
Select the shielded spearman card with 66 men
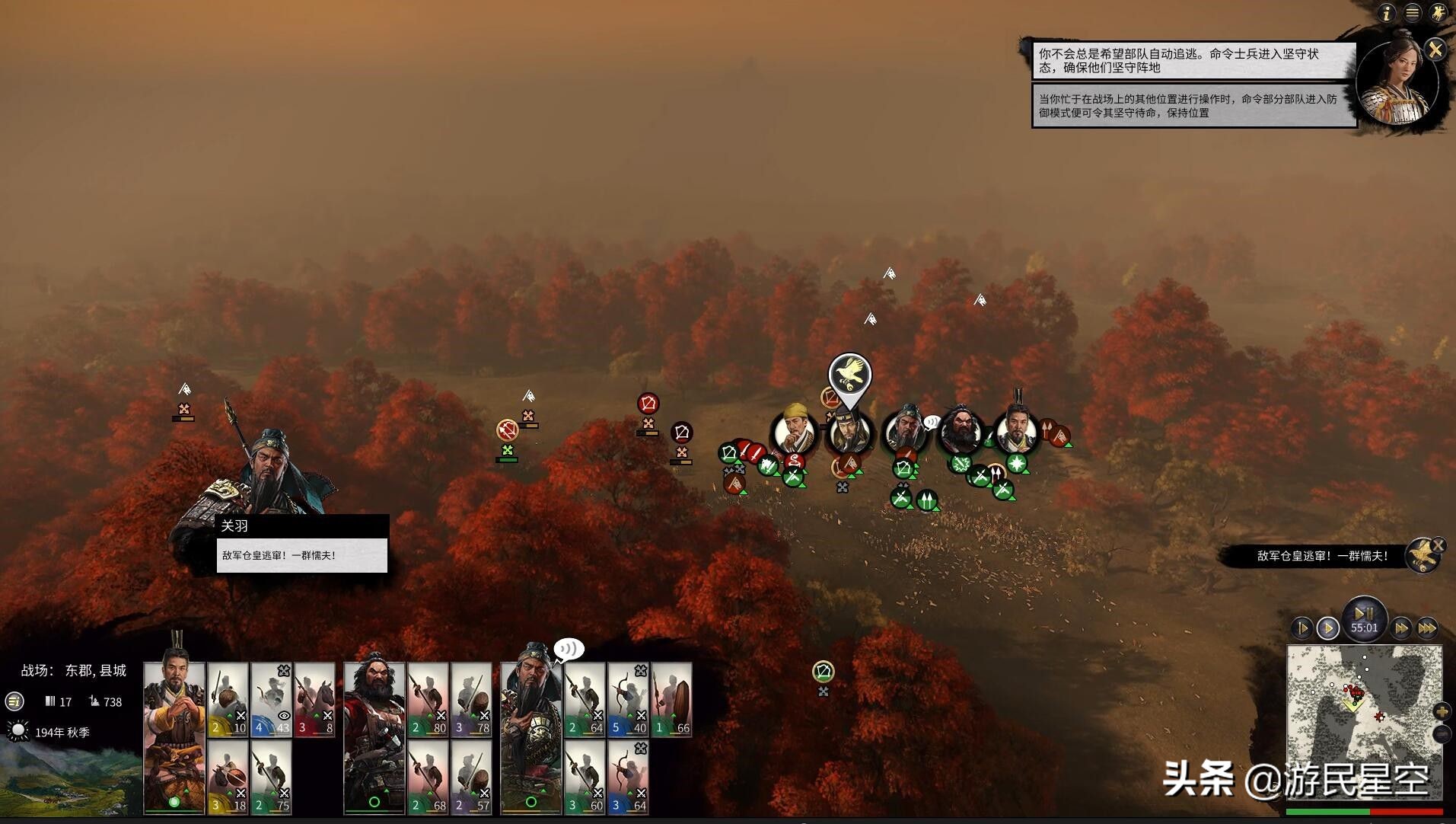pos(671,701)
